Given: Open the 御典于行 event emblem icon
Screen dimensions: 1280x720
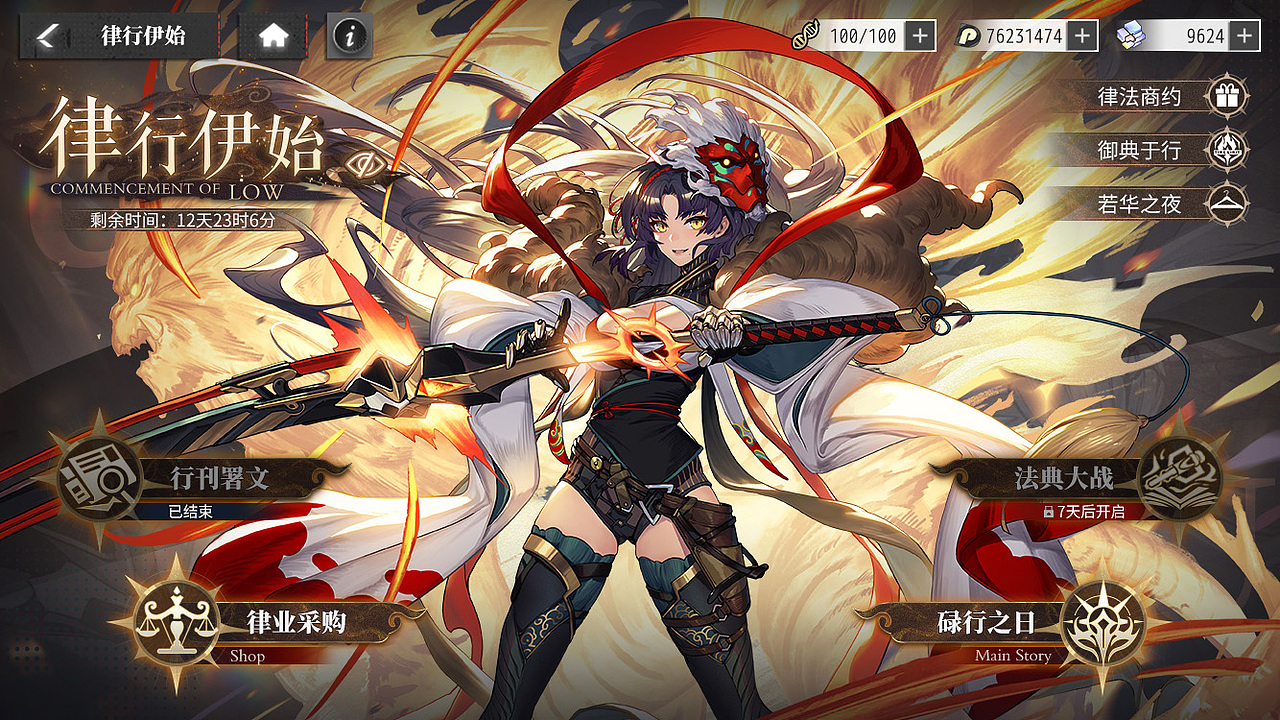Looking at the screenshot, I should click(x=1229, y=150).
